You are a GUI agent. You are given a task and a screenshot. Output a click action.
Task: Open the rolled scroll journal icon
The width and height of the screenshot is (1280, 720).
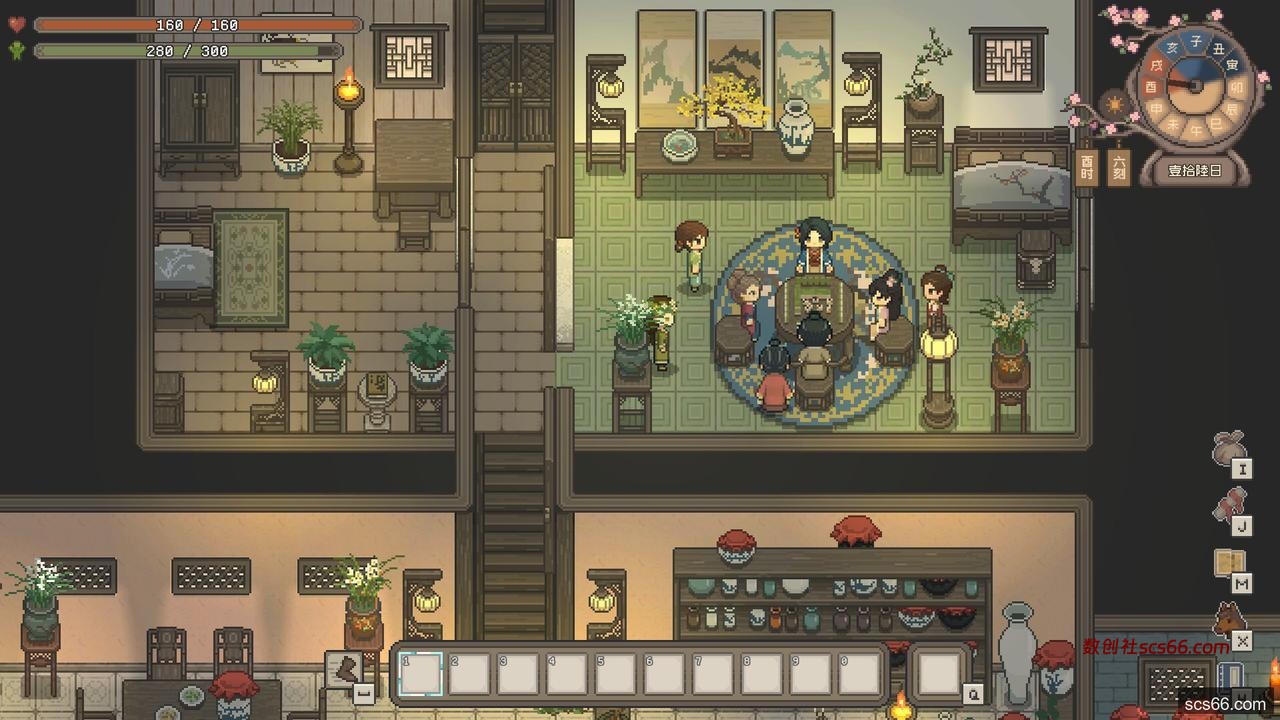(x=1230, y=506)
